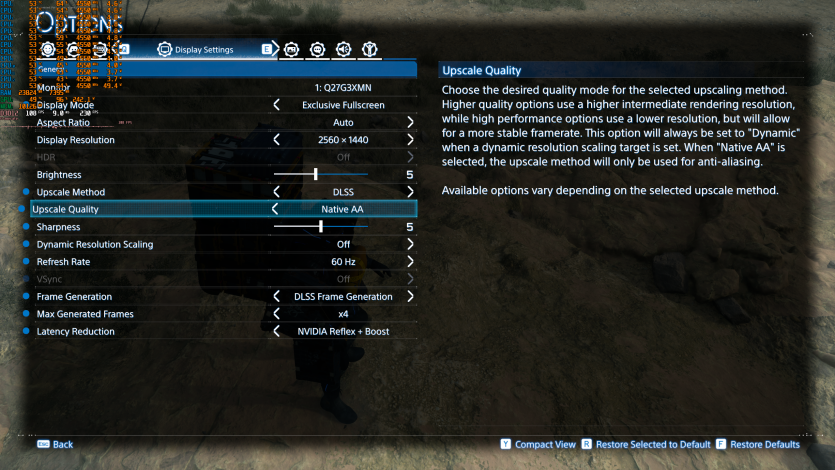This screenshot has width=835, height=470.
Task: Click left arrow for Latency Reduction
Action: pyautogui.click(x=277, y=331)
